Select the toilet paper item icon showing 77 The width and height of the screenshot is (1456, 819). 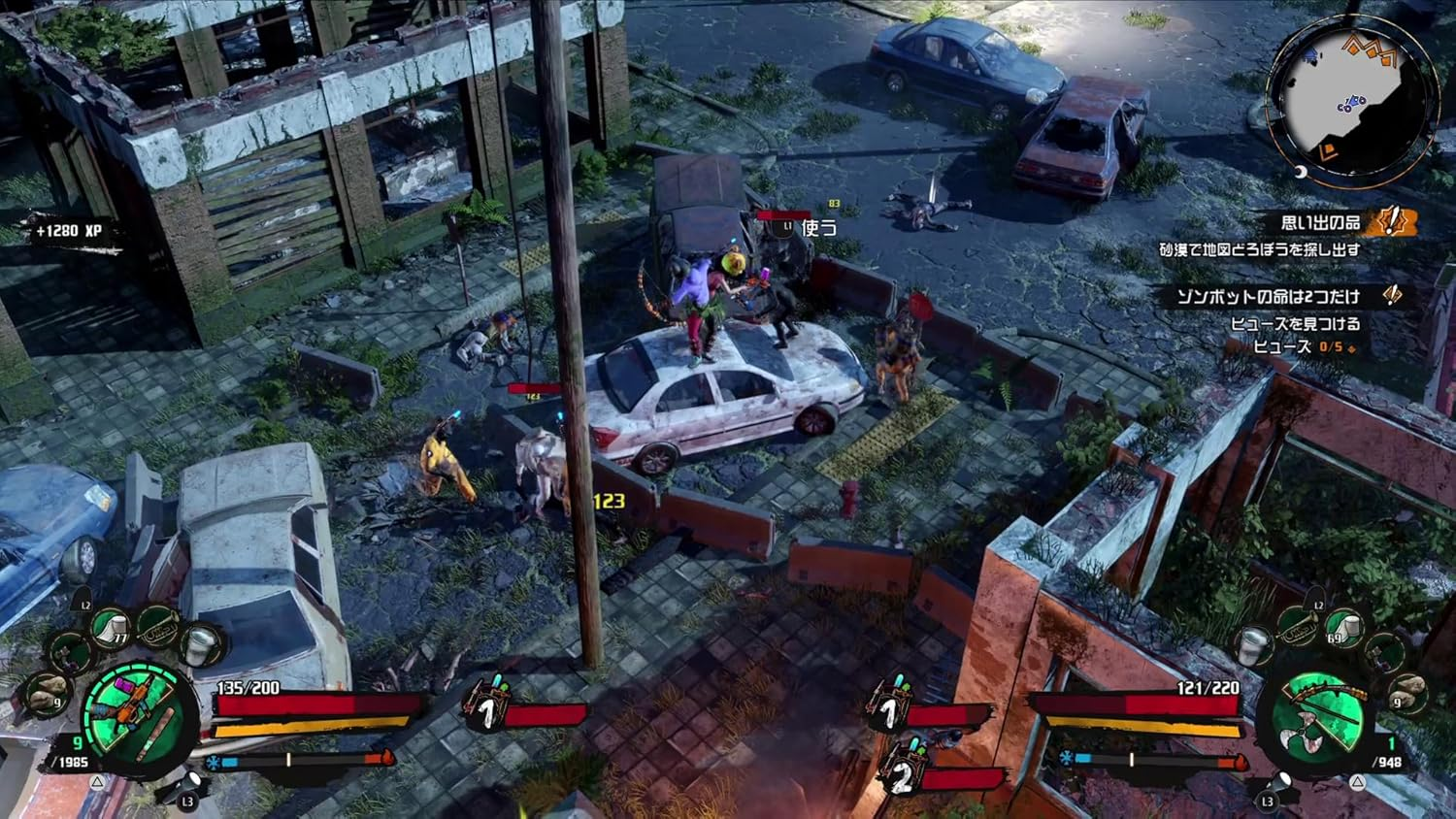pos(111,627)
